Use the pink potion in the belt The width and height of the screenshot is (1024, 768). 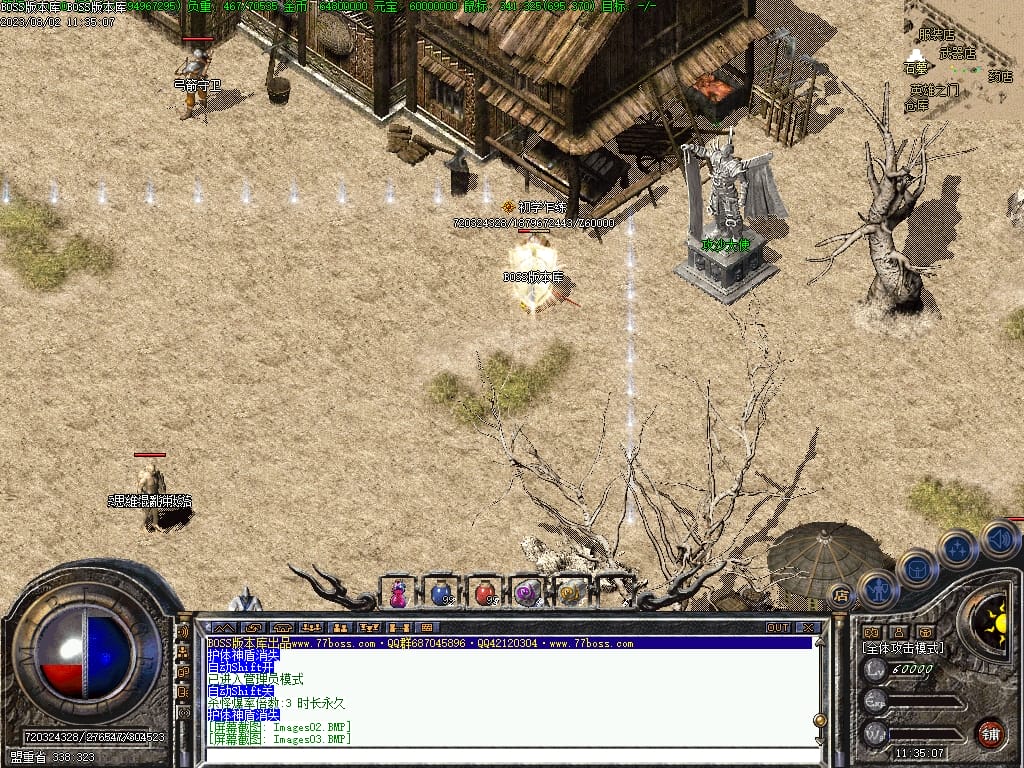pos(399,594)
